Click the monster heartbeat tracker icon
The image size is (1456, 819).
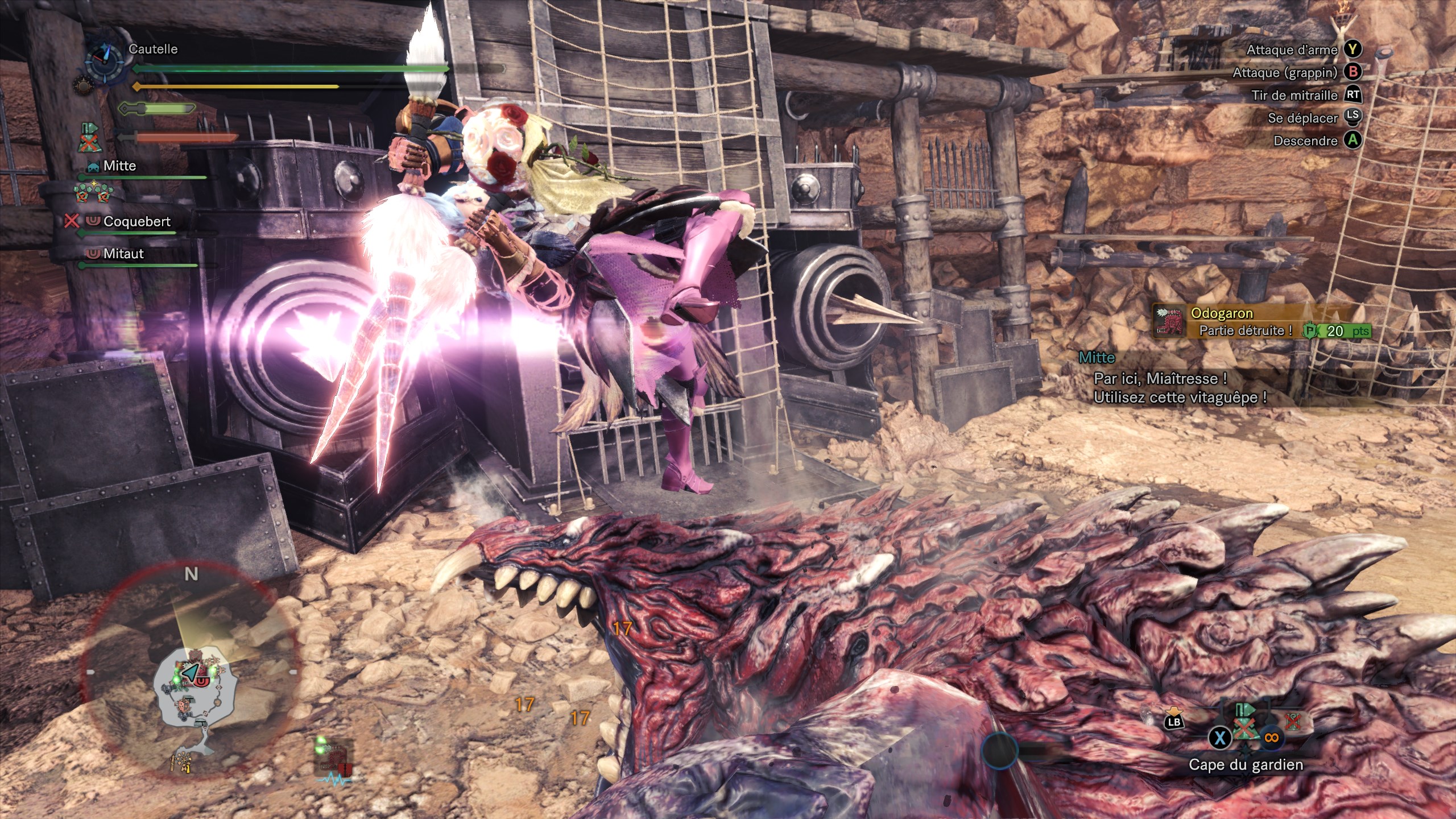point(336,762)
